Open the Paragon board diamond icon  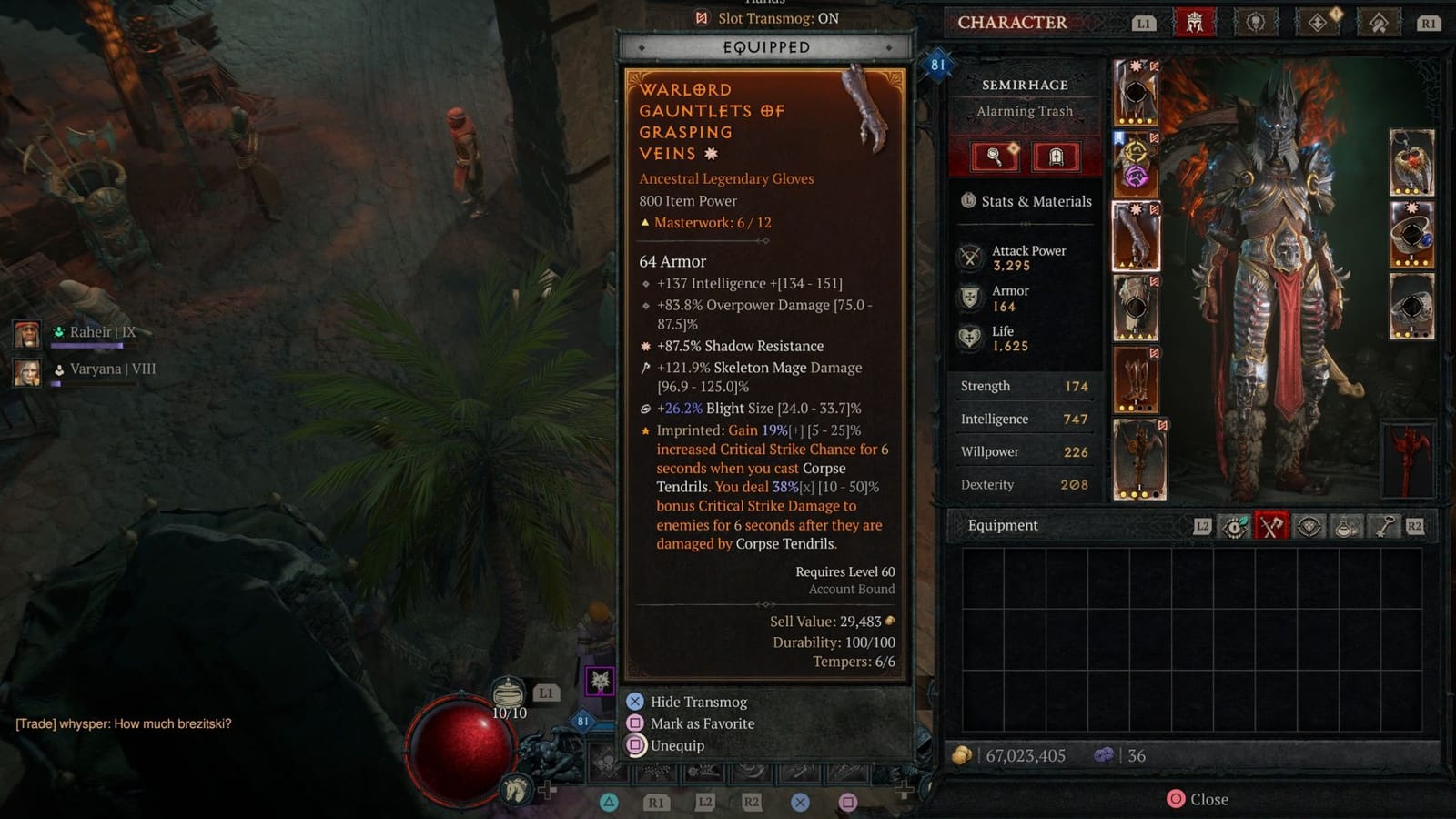pyautogui.click(x=1318, y=23)
